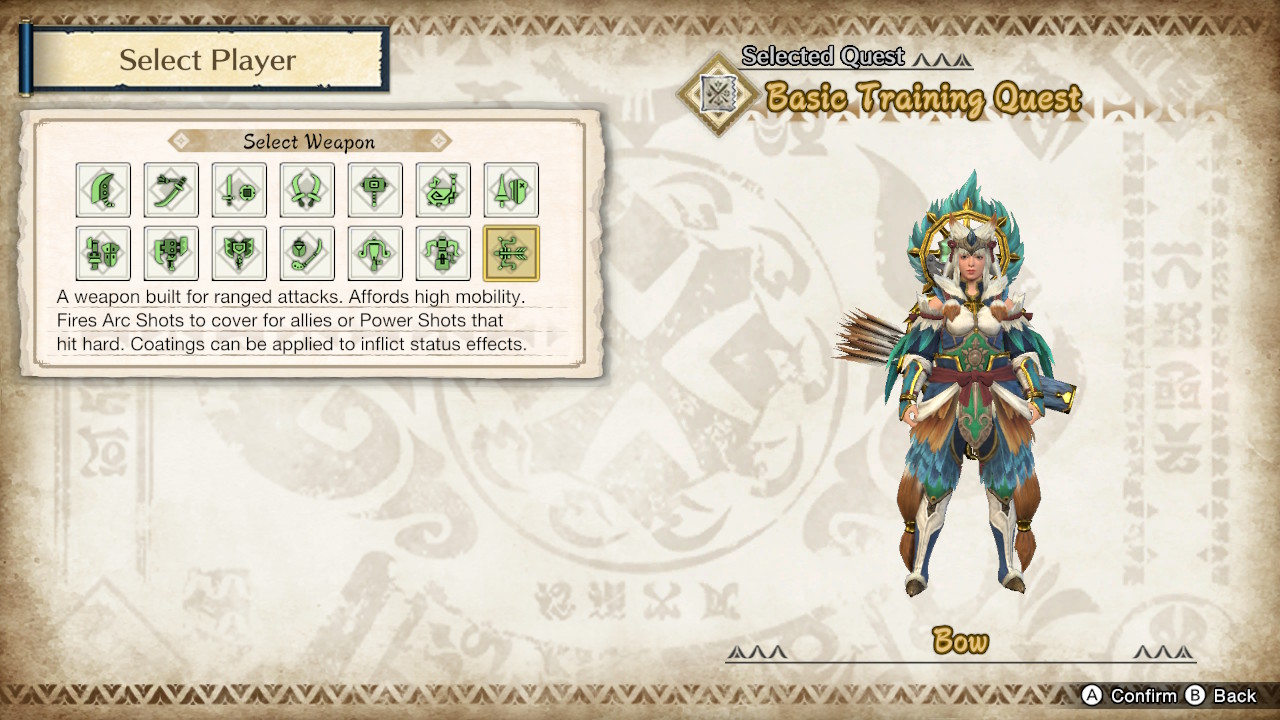Pick the Light Bowgun icon
Image resolution: width=1280 pixels, height=720 pixels.
coord(374,252)
